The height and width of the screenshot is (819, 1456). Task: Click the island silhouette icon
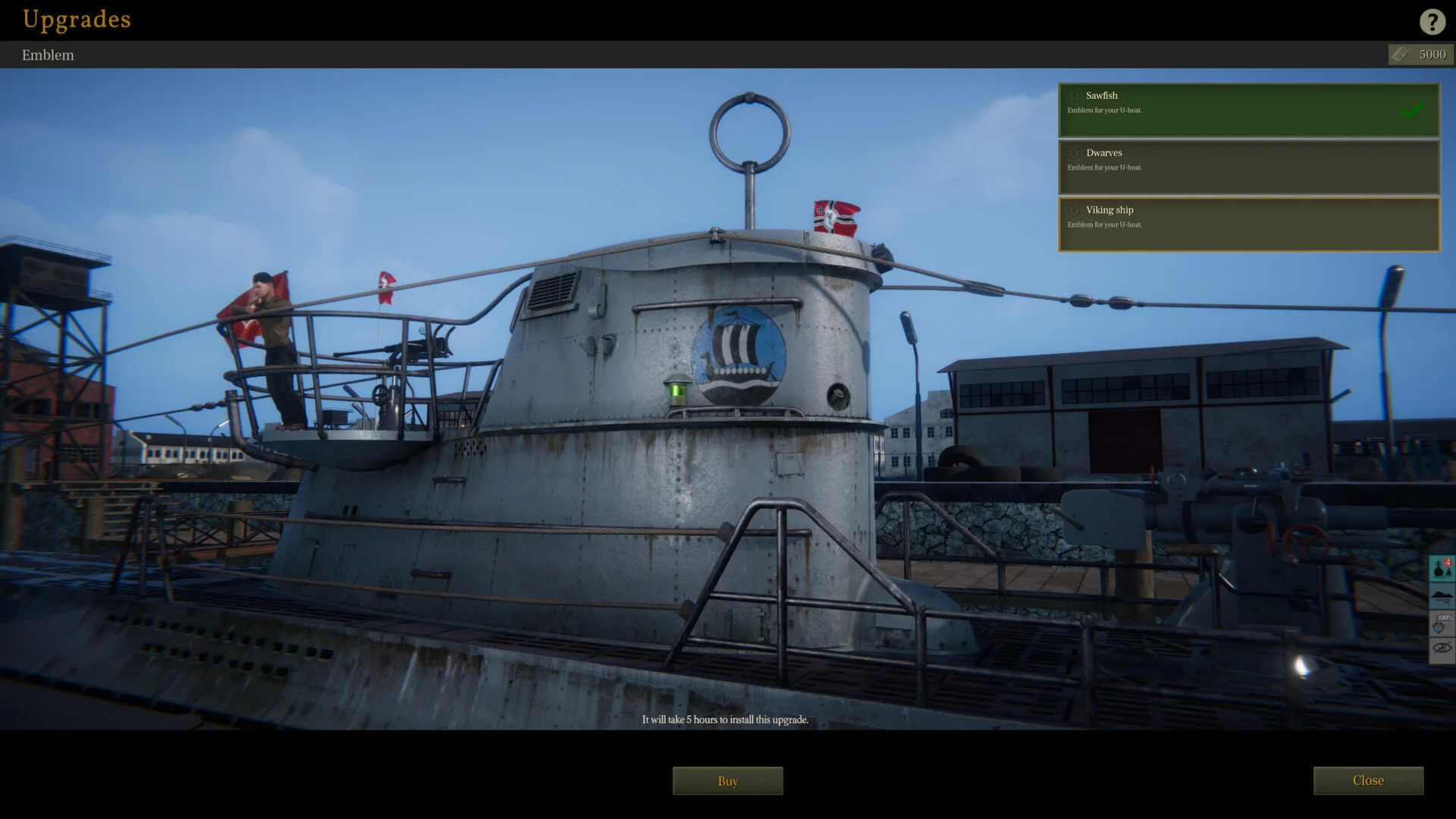[x=1441, y=596]
